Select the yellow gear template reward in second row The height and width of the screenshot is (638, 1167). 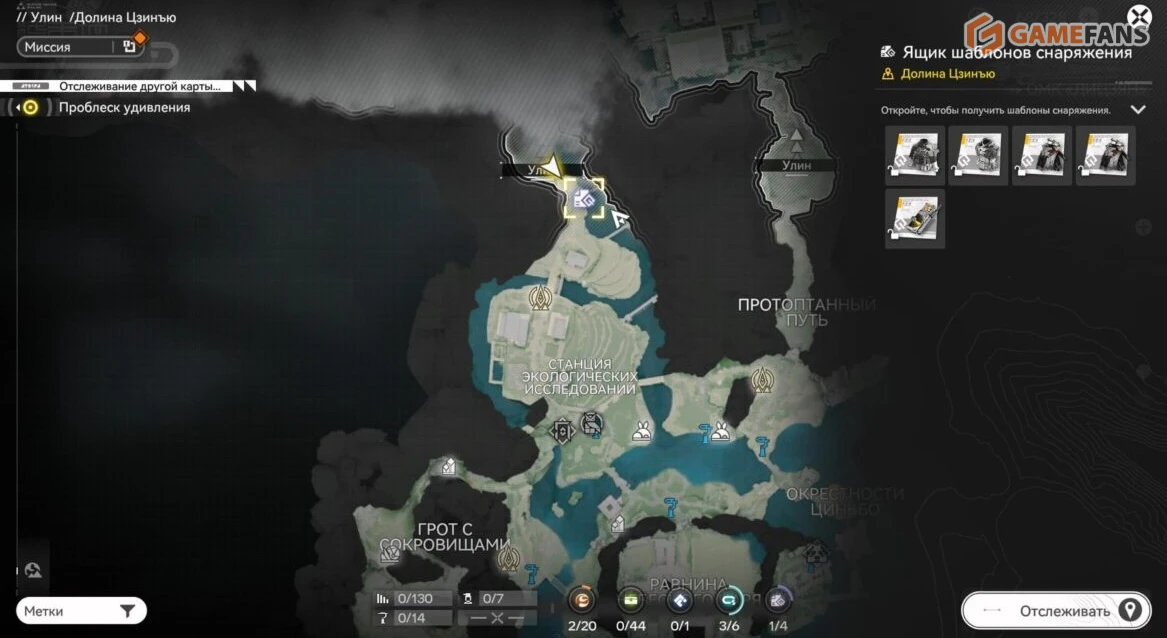tap(914, 218)
